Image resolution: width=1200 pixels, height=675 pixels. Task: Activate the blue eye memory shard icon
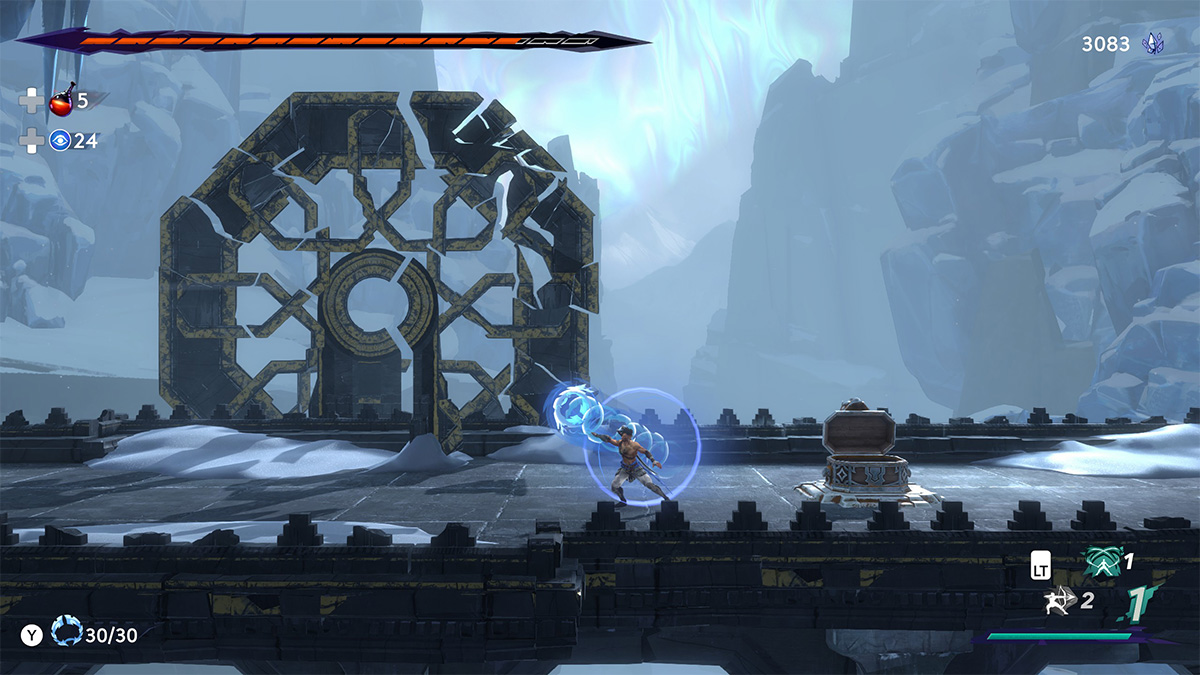point(60,140)
